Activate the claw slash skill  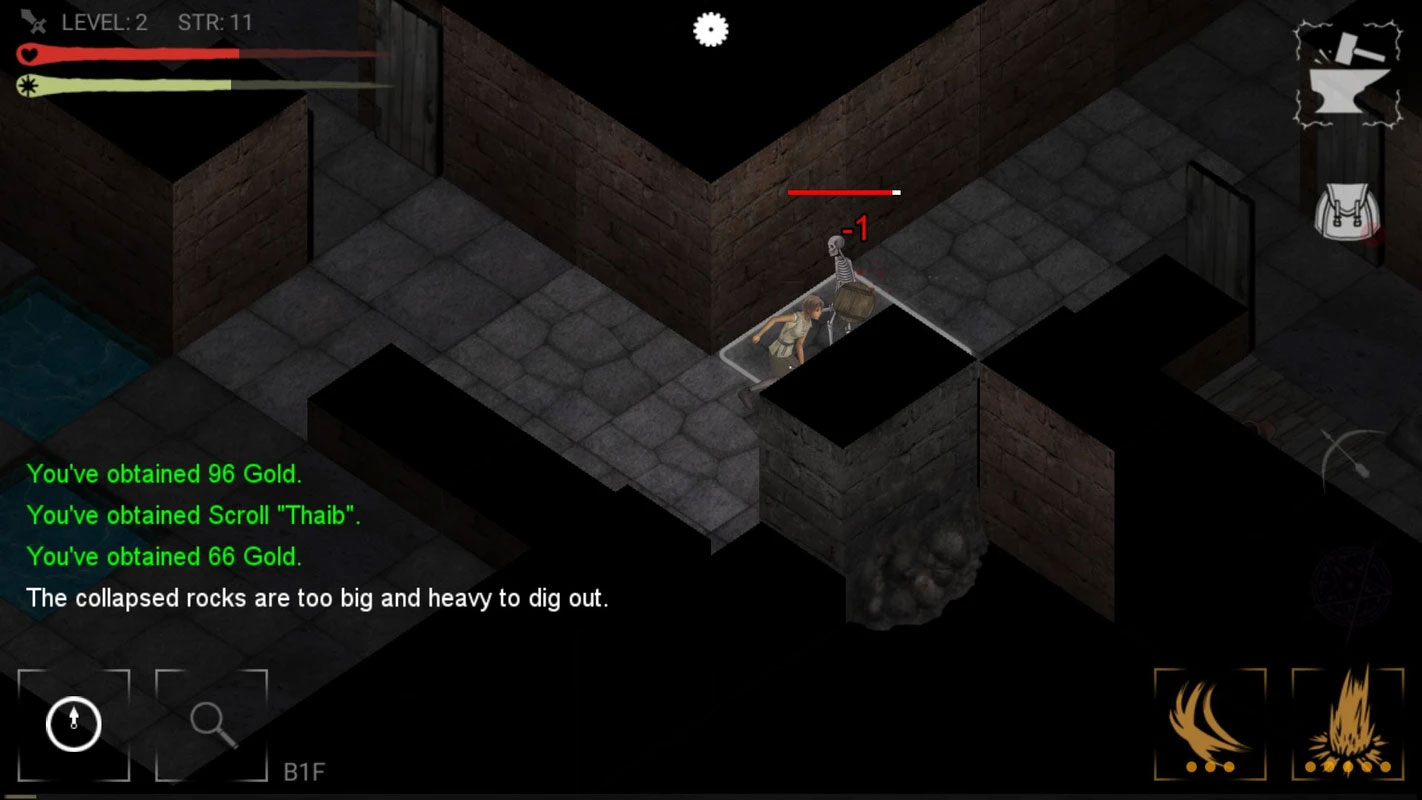[1210, 724]
